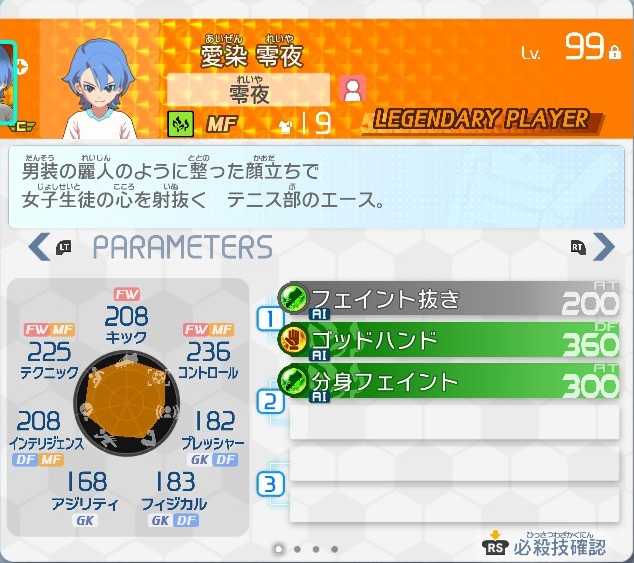The image size is (634, 563).
Task: Open 必殺技確認 special move check
Action: [546, 545]
